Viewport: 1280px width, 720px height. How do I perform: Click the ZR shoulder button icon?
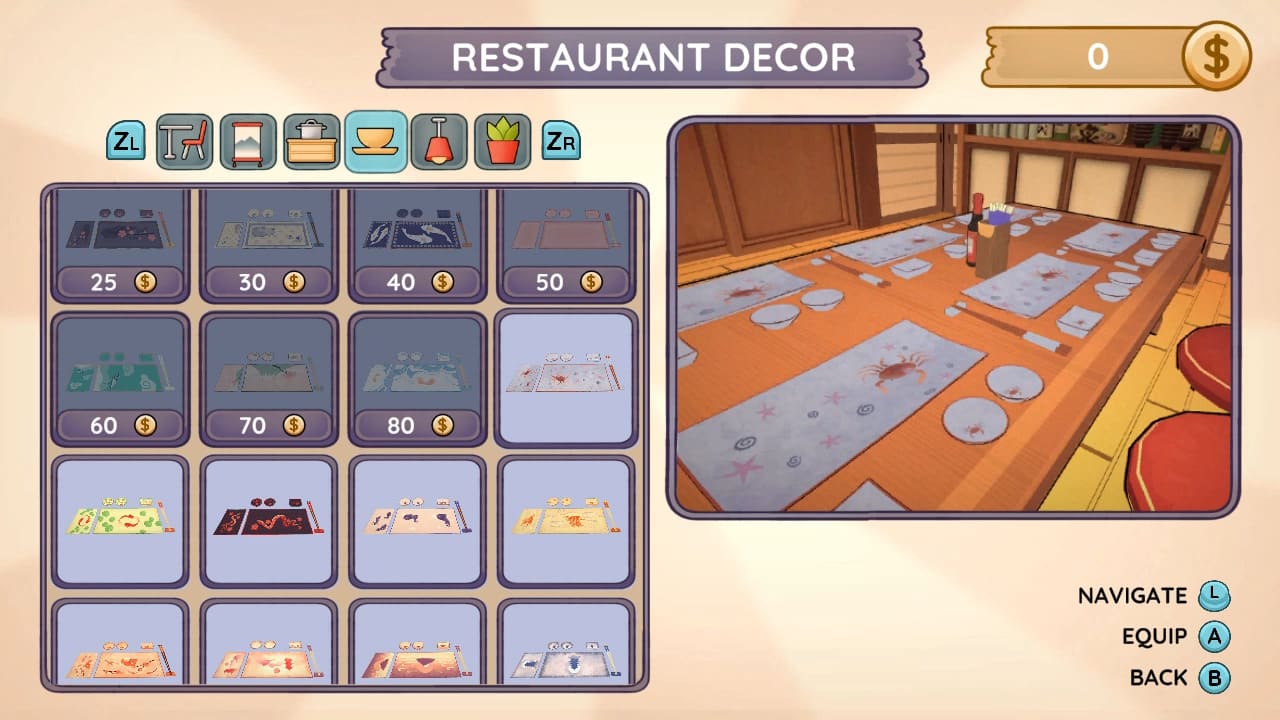click(561, 141)
